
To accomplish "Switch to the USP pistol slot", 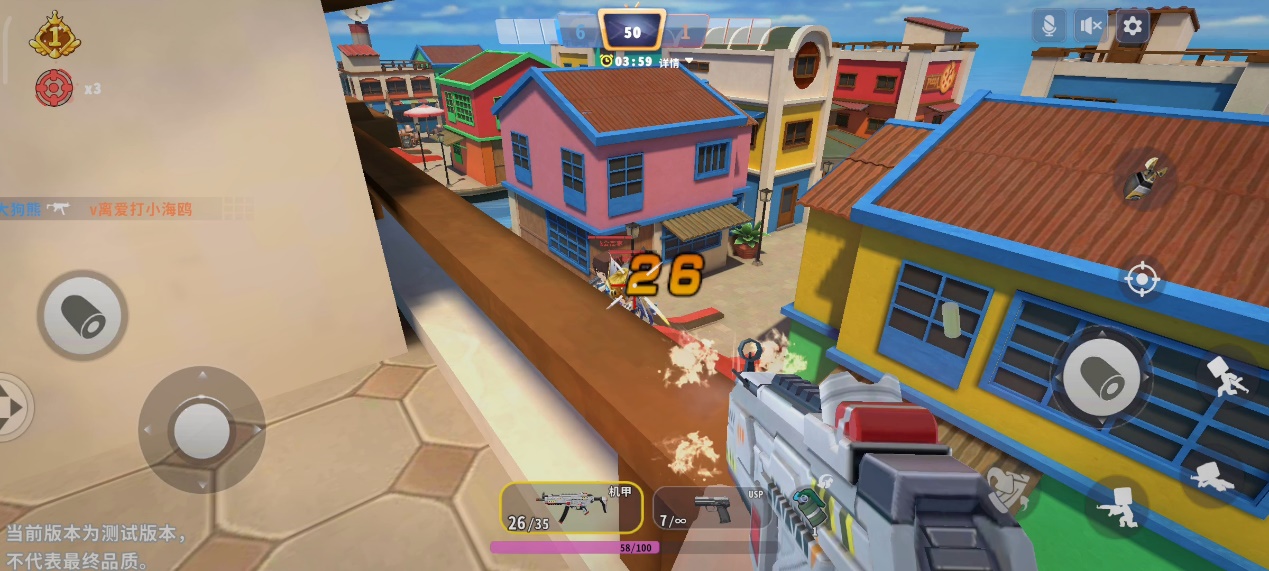I will (x=710, y=507).
